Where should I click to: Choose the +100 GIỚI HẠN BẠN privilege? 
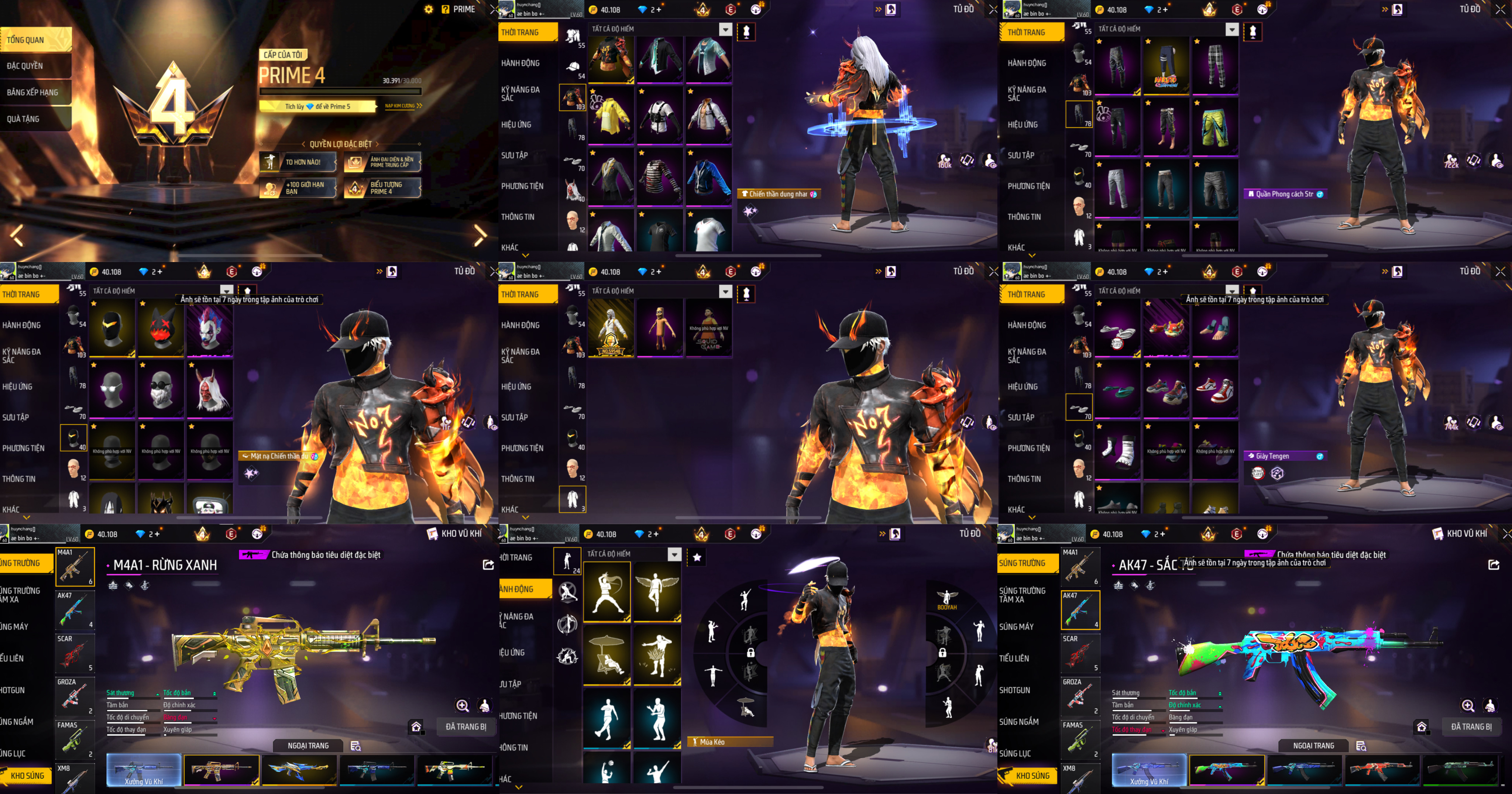298,188
